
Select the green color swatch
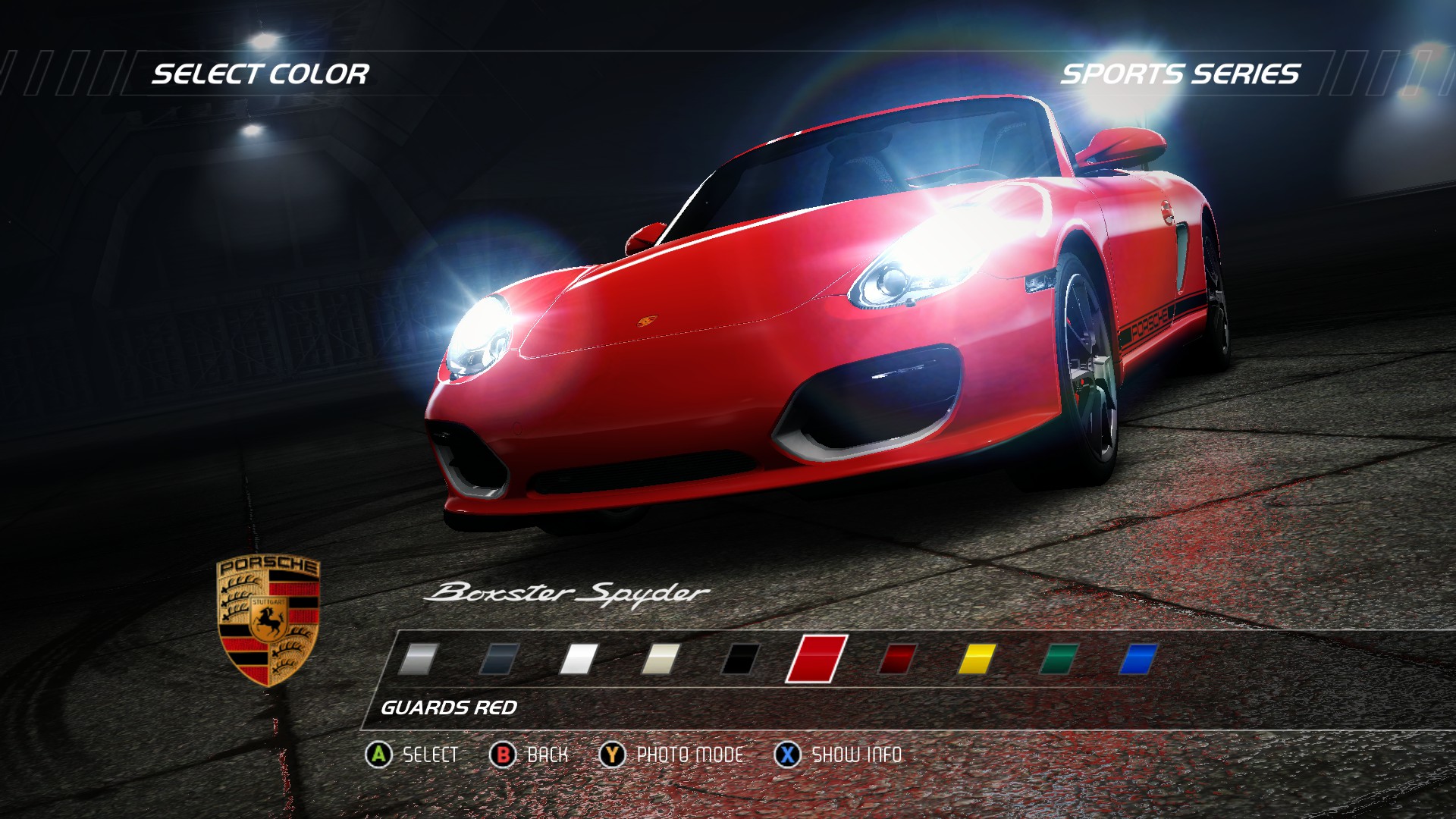click(1059, 659)
